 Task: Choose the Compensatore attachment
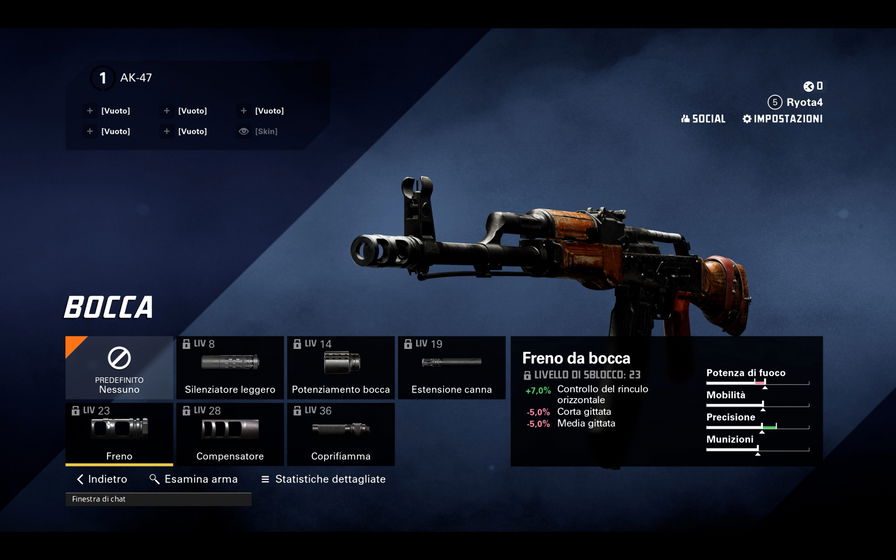click(x=230, y=434)
